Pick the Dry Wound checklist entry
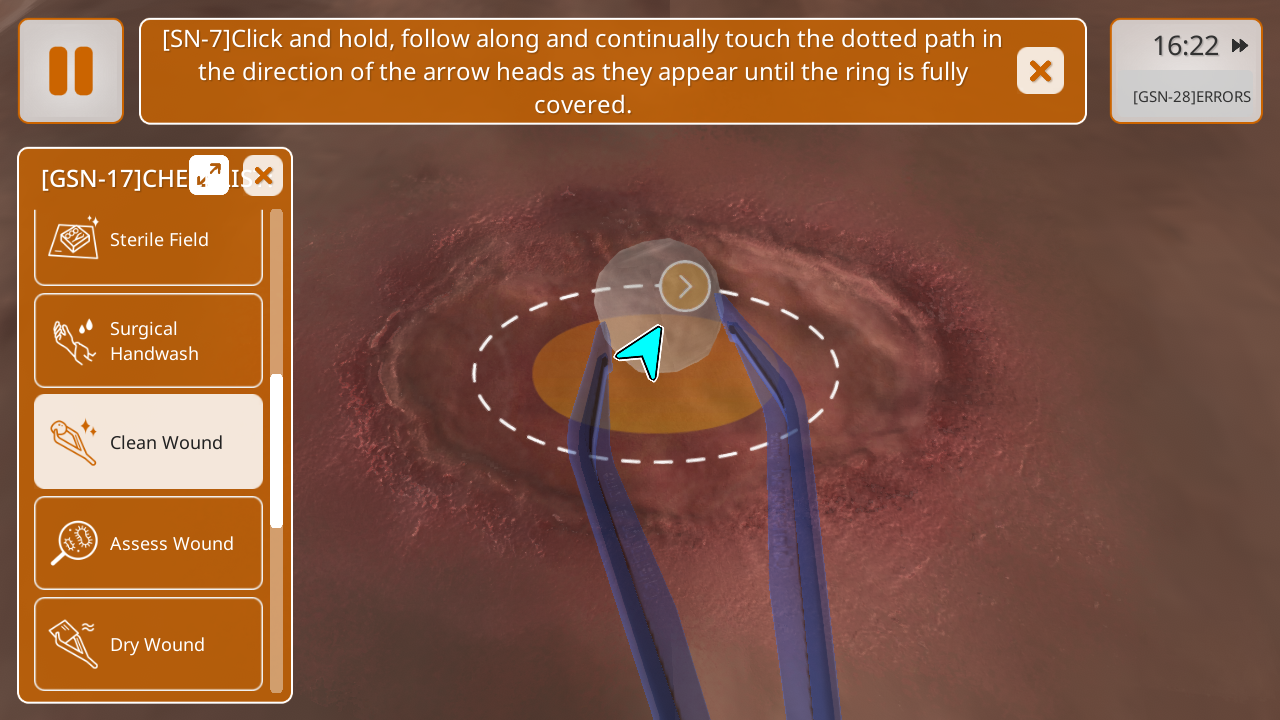The image size is (1280, 720). [x=148, y=644]
